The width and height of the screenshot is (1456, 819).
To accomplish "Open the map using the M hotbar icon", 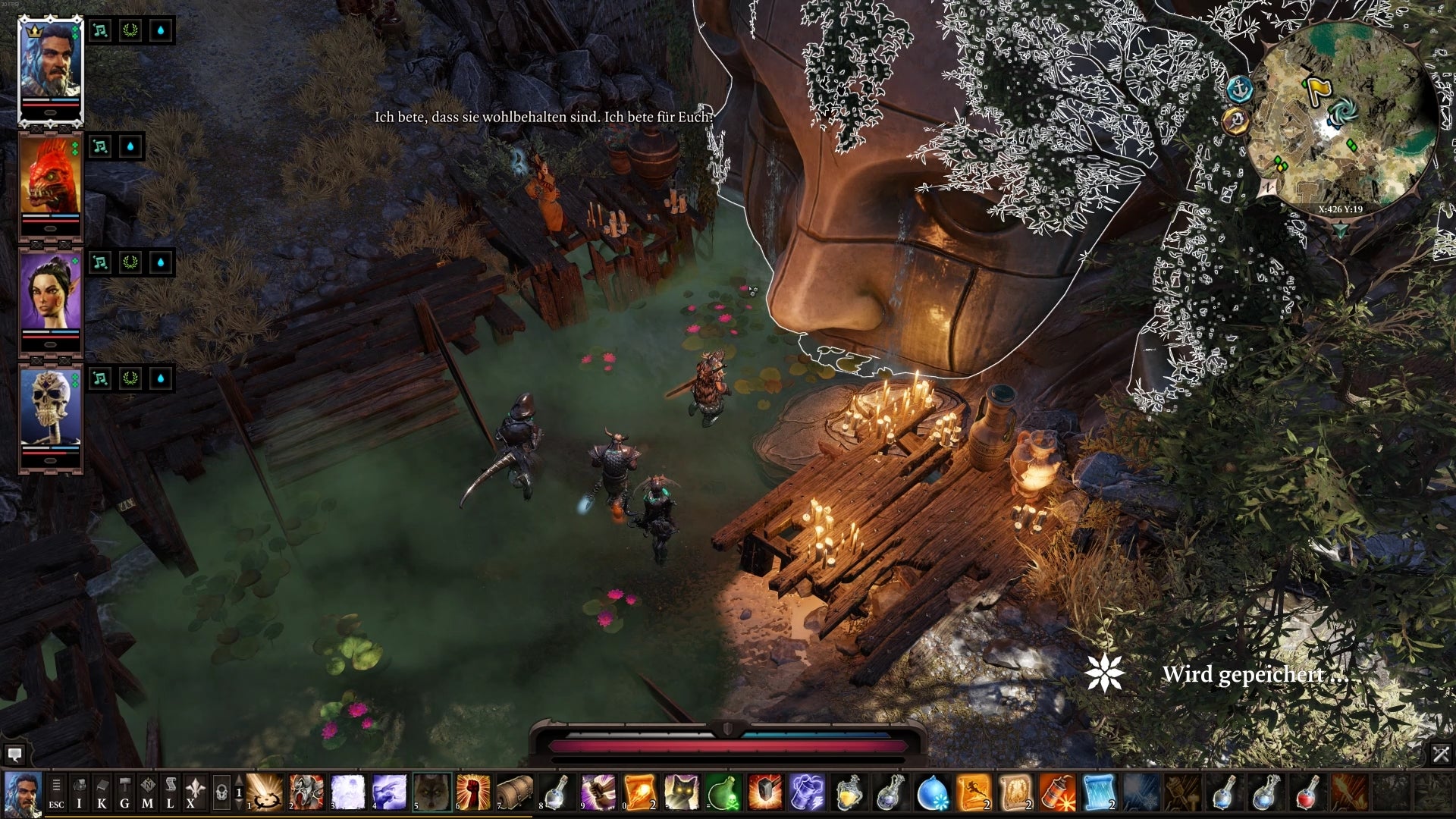I will click(149, 792).
